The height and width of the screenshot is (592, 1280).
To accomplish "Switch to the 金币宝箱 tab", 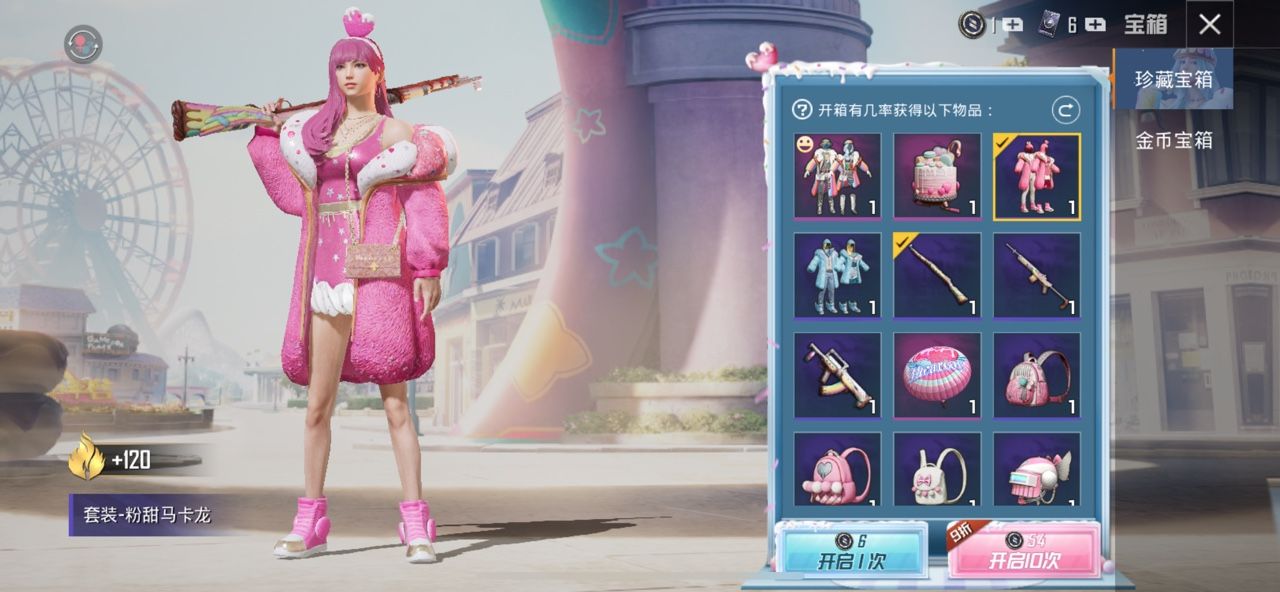I will point(1173,140).
